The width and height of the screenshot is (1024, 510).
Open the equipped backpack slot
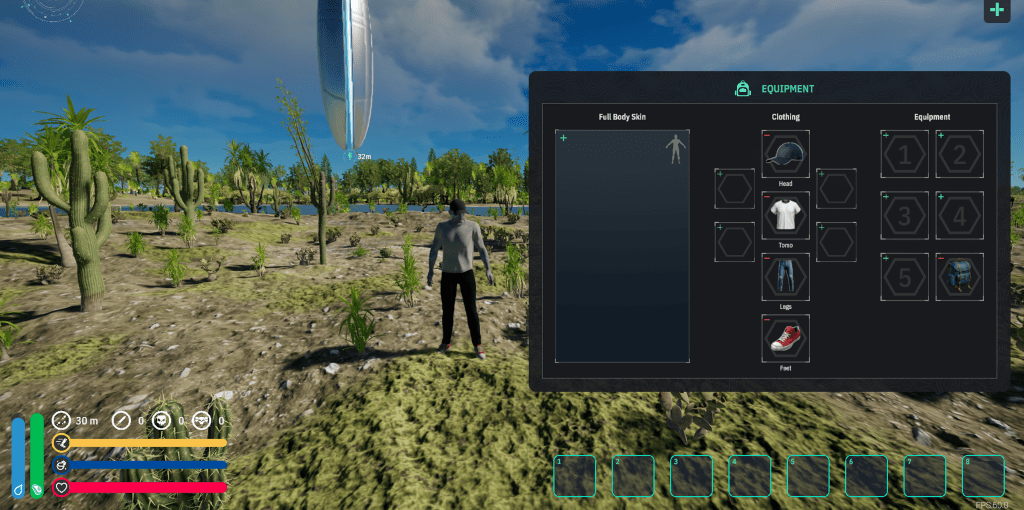pyautogui.click(x=959, y=277)
